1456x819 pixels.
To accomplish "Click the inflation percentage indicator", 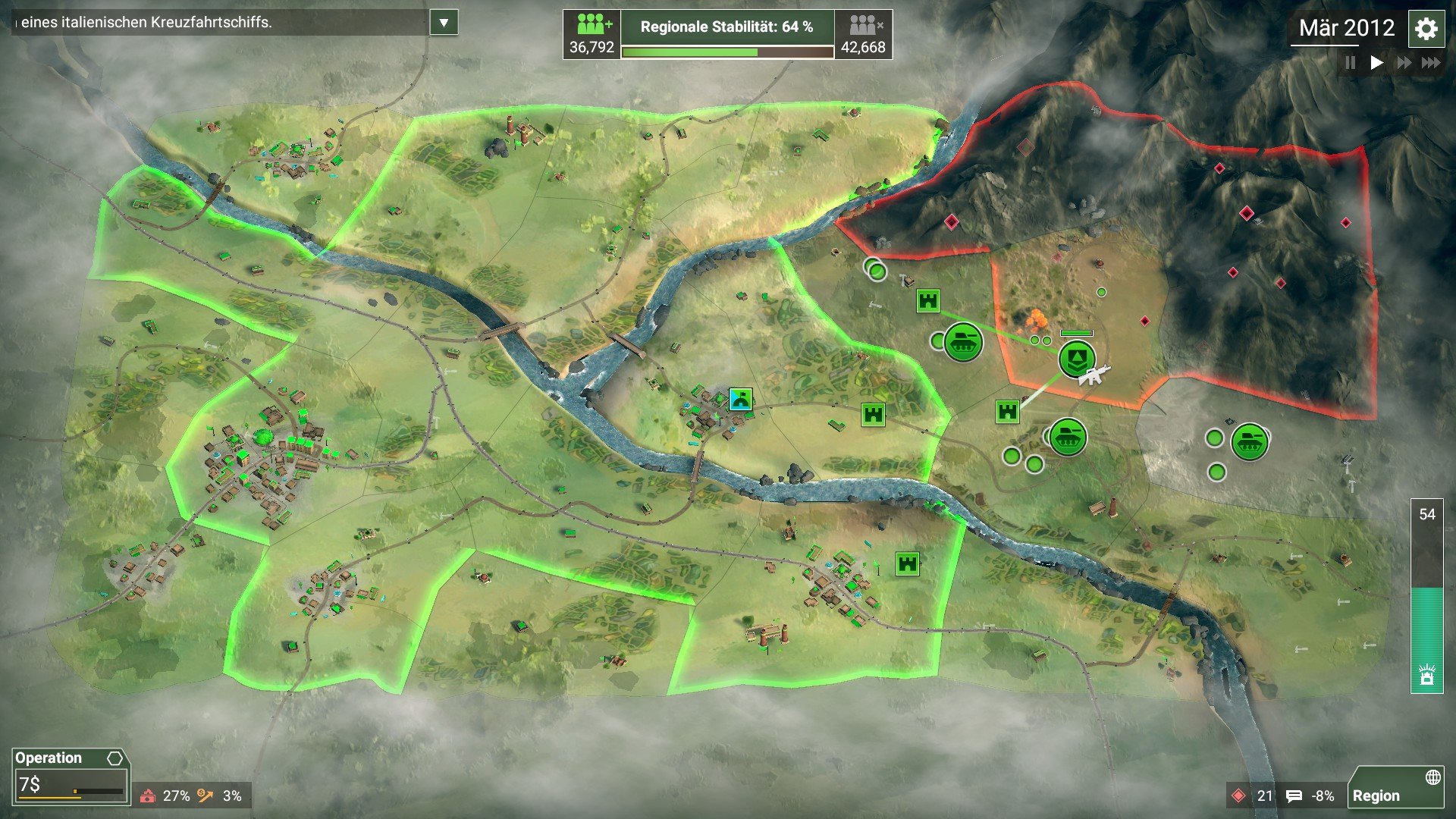I will click(221, 795).
